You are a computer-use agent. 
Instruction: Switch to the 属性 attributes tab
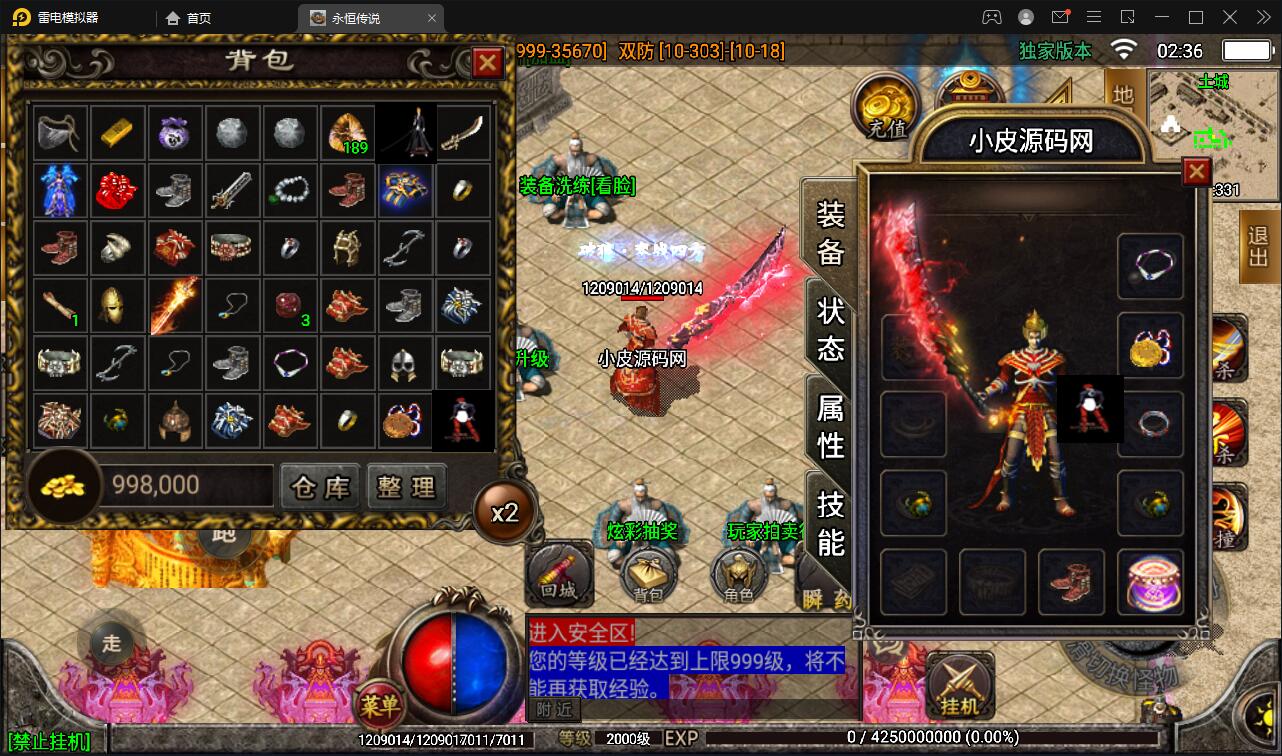tap(831, 426)
